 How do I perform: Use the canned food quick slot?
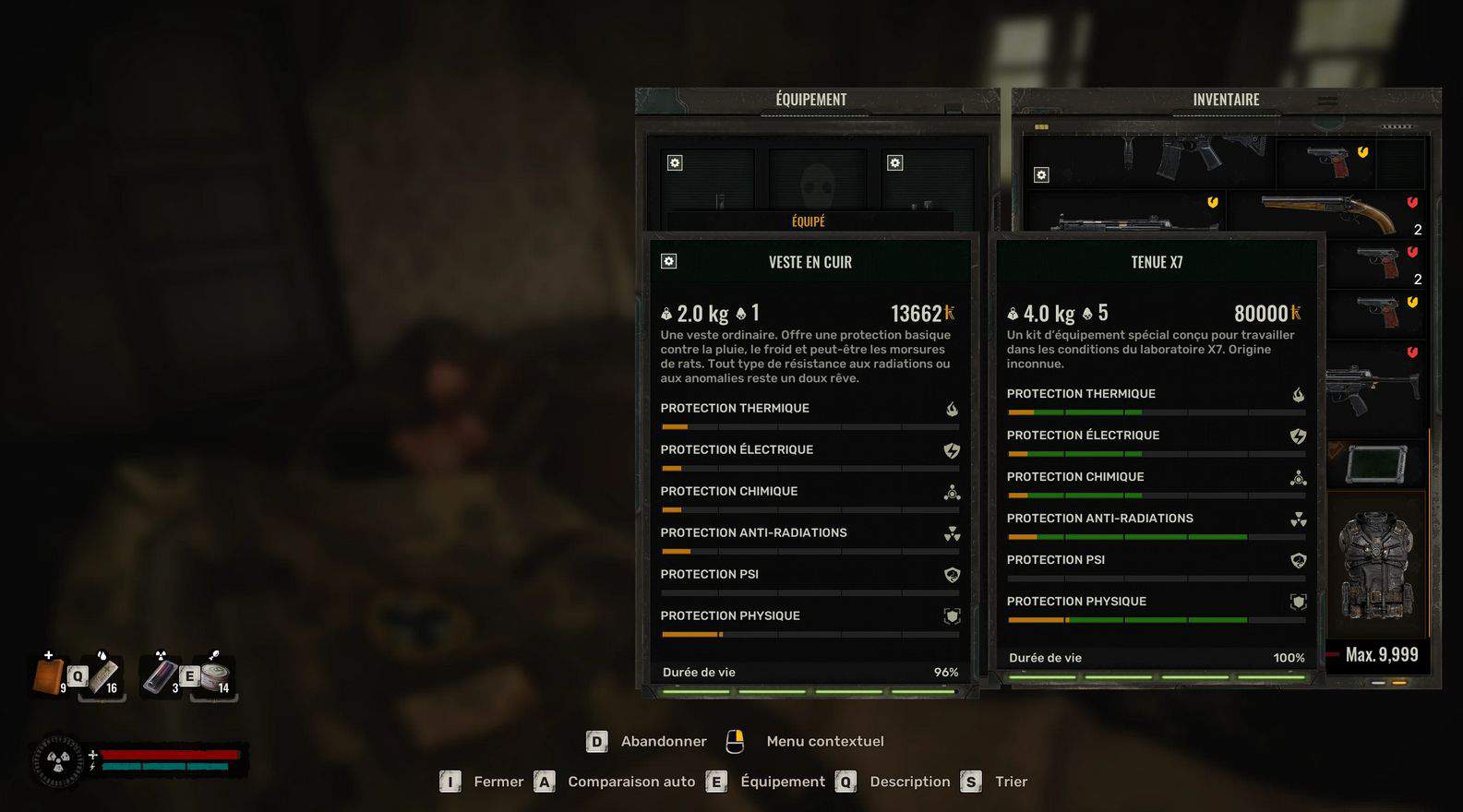(215, 676)
